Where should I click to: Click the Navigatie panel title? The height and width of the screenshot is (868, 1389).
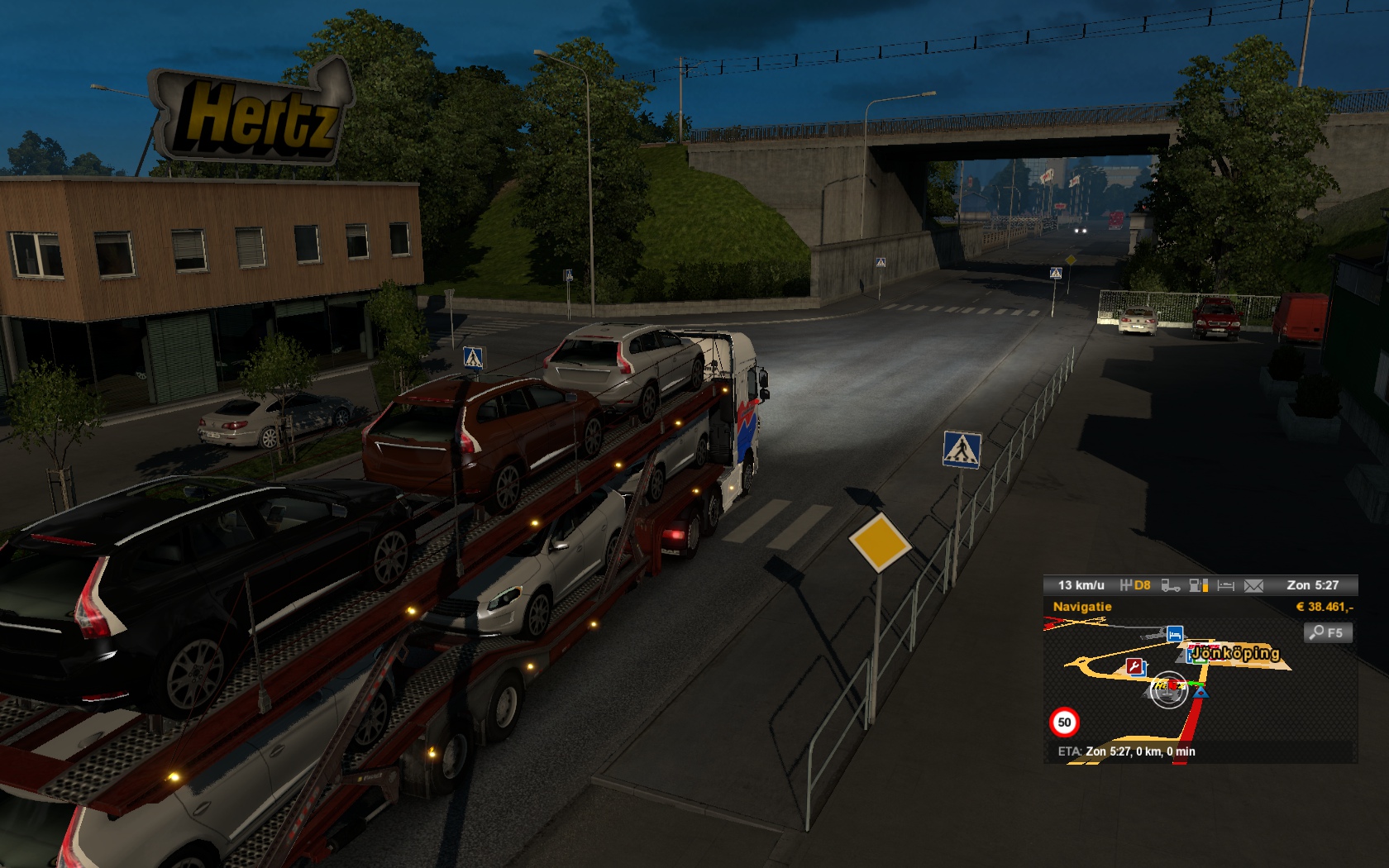pyautogui.click(x=1081, y=607)
